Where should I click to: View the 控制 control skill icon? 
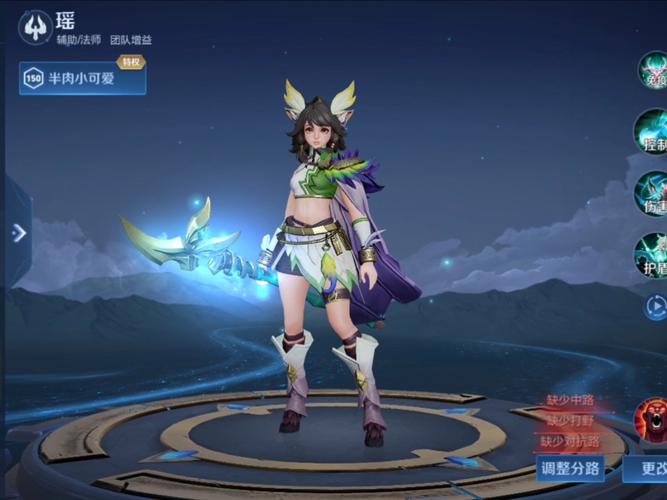(654, 131)
